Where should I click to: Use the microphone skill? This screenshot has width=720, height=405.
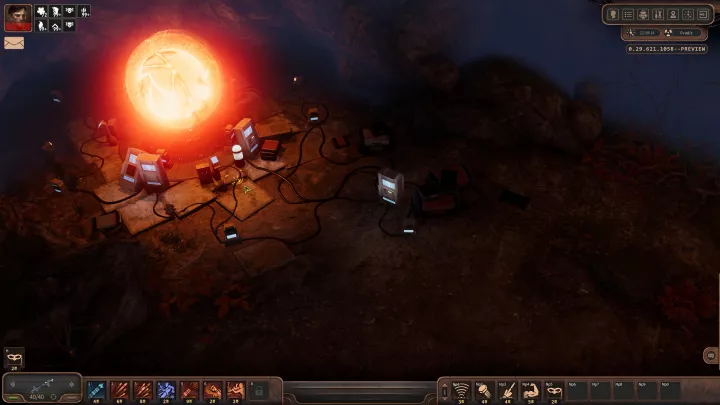(484, 389)
